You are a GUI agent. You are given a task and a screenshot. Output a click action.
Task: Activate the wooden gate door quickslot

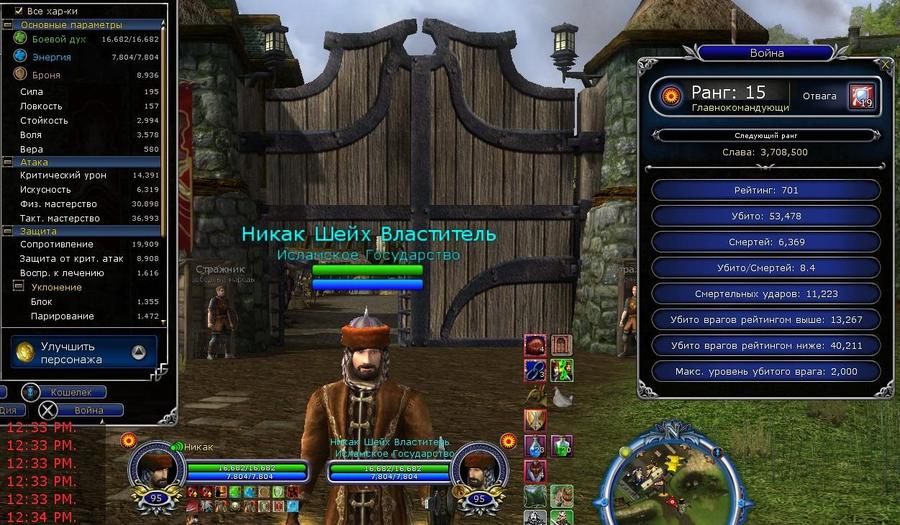(x=561, y=346)
